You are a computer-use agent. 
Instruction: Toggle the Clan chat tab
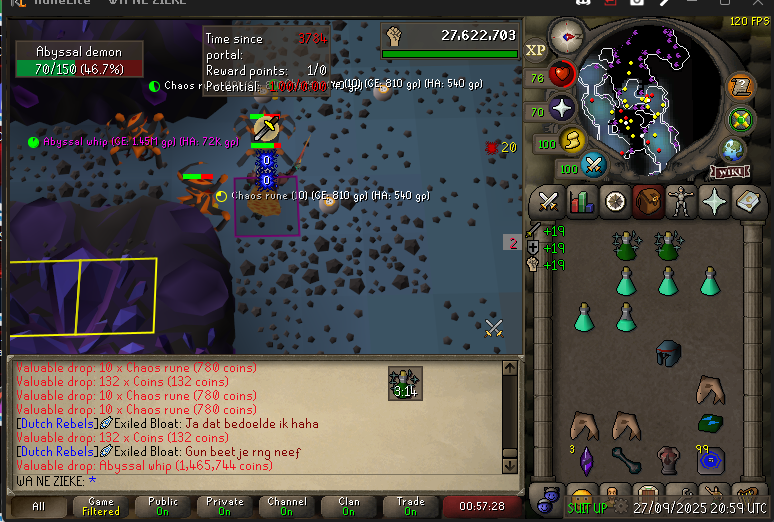348,506
